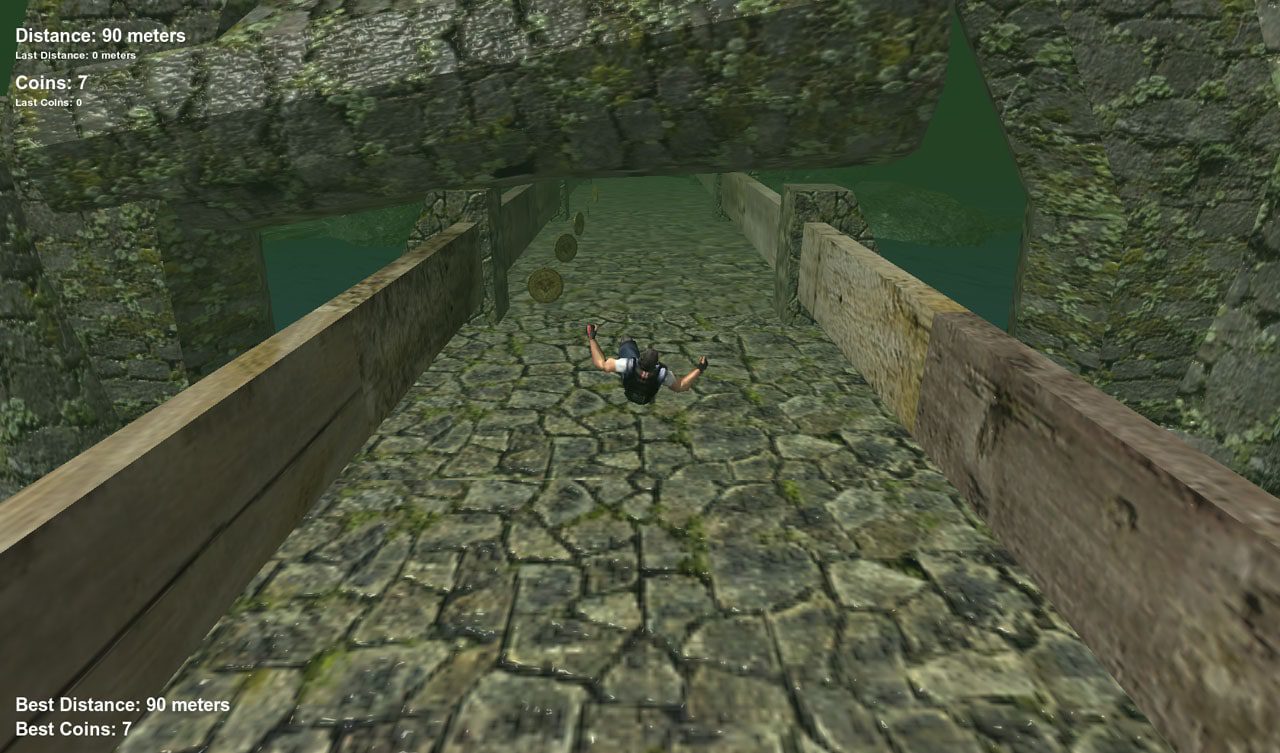Click the character's red shoe
The height and width of the screenshot is (753, 1280).
(x=591, y=328)
